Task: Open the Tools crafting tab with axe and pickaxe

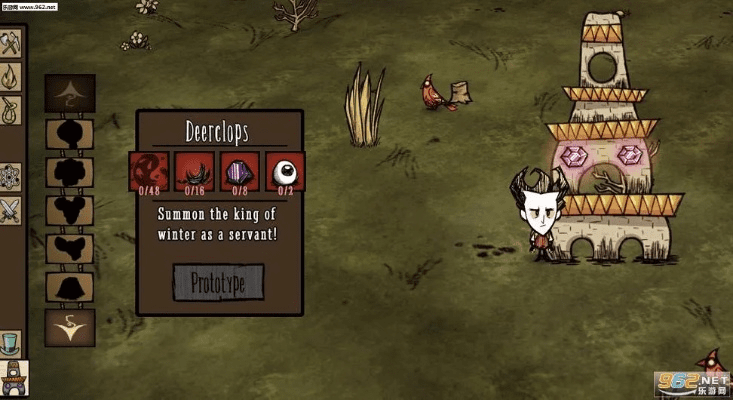Action: [x=11, y=43]
